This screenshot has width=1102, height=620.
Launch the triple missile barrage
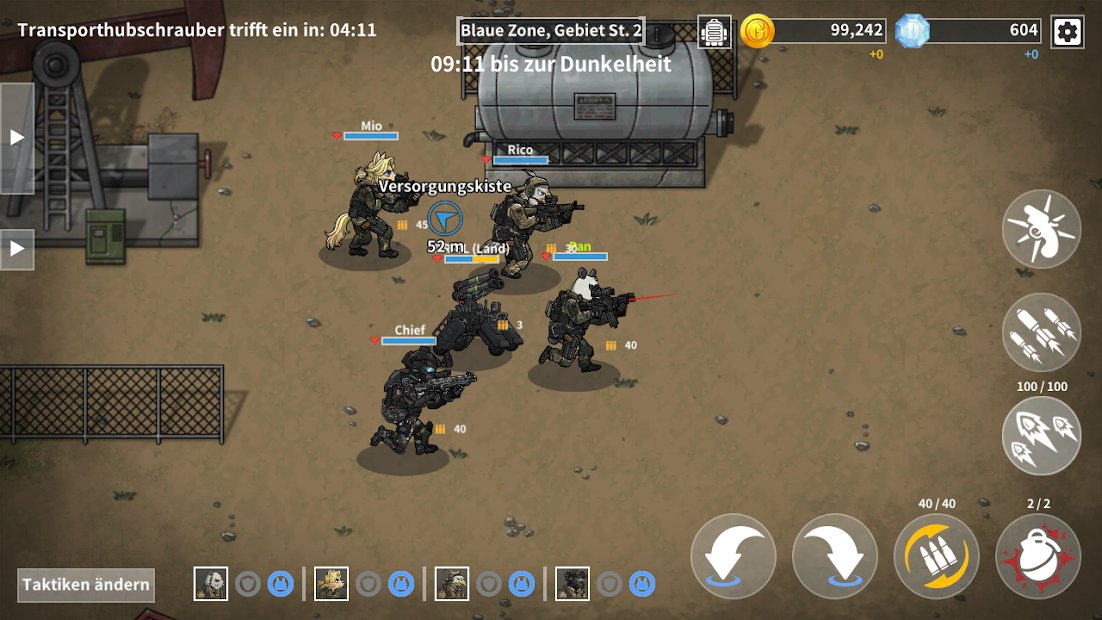[1041, 332]
